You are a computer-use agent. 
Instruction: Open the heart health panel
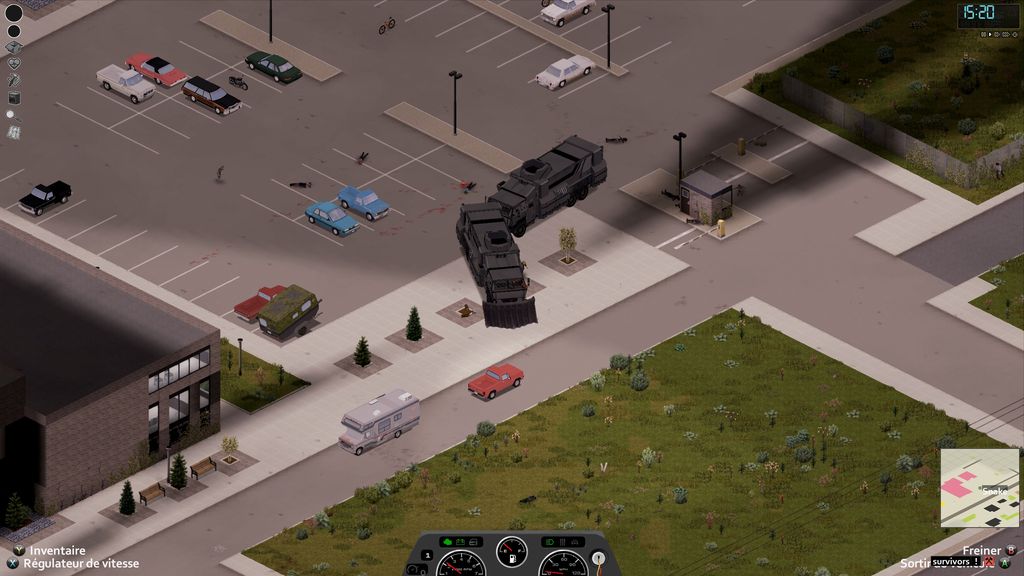[14, 63]
